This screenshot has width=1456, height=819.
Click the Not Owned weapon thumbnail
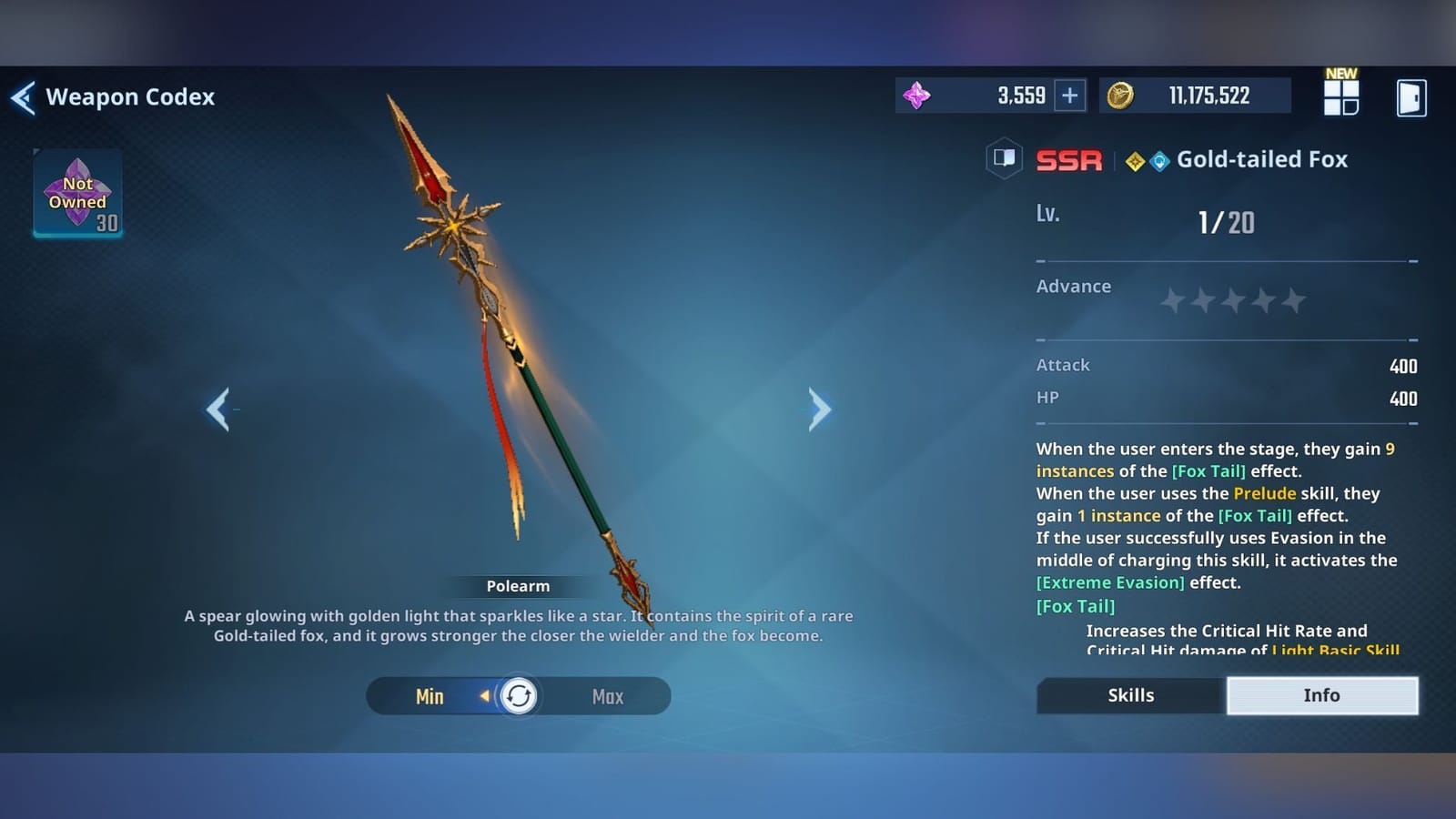tap(77, 193)
